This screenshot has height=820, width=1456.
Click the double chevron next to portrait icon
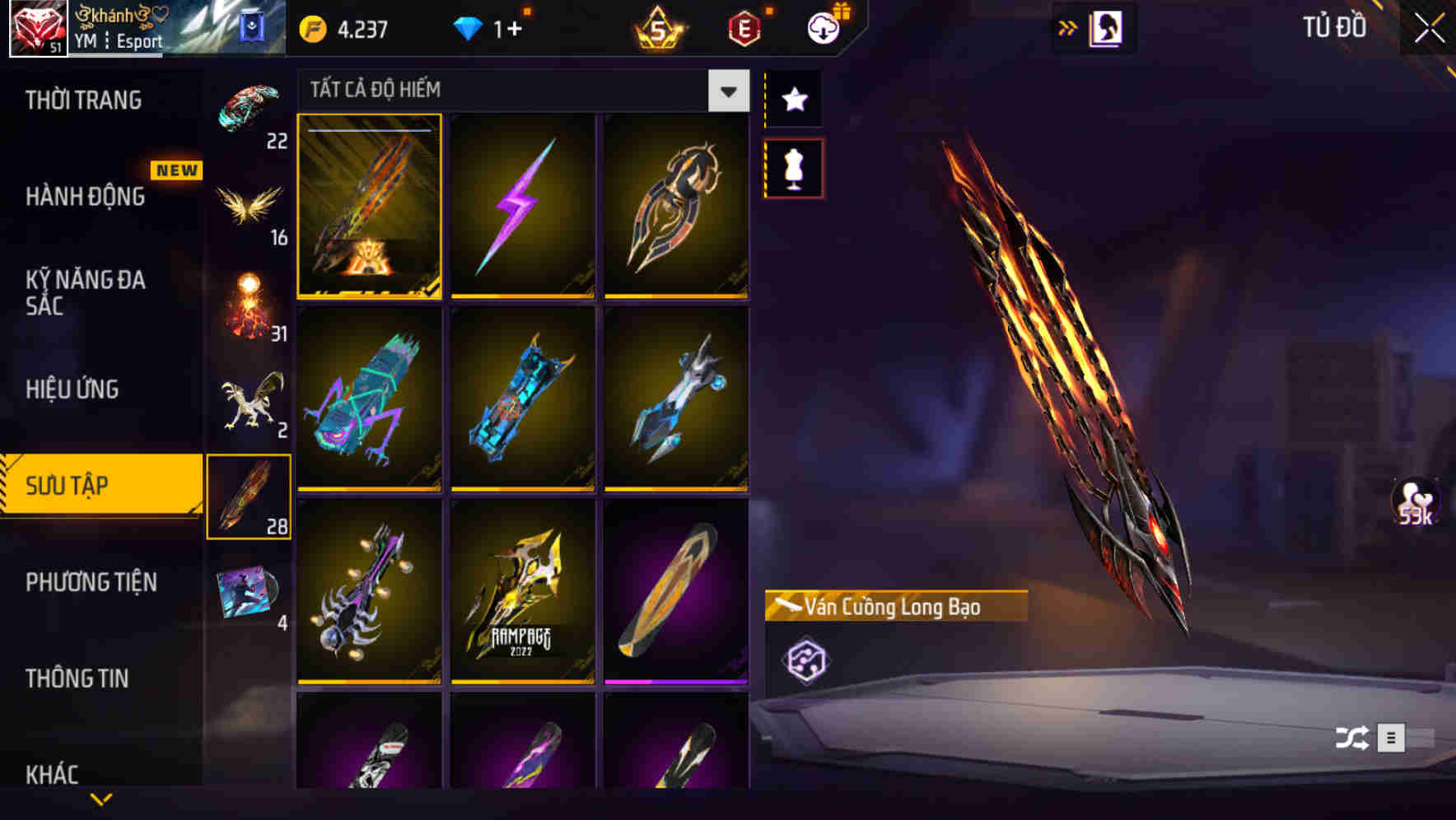tap(1068, 26)
